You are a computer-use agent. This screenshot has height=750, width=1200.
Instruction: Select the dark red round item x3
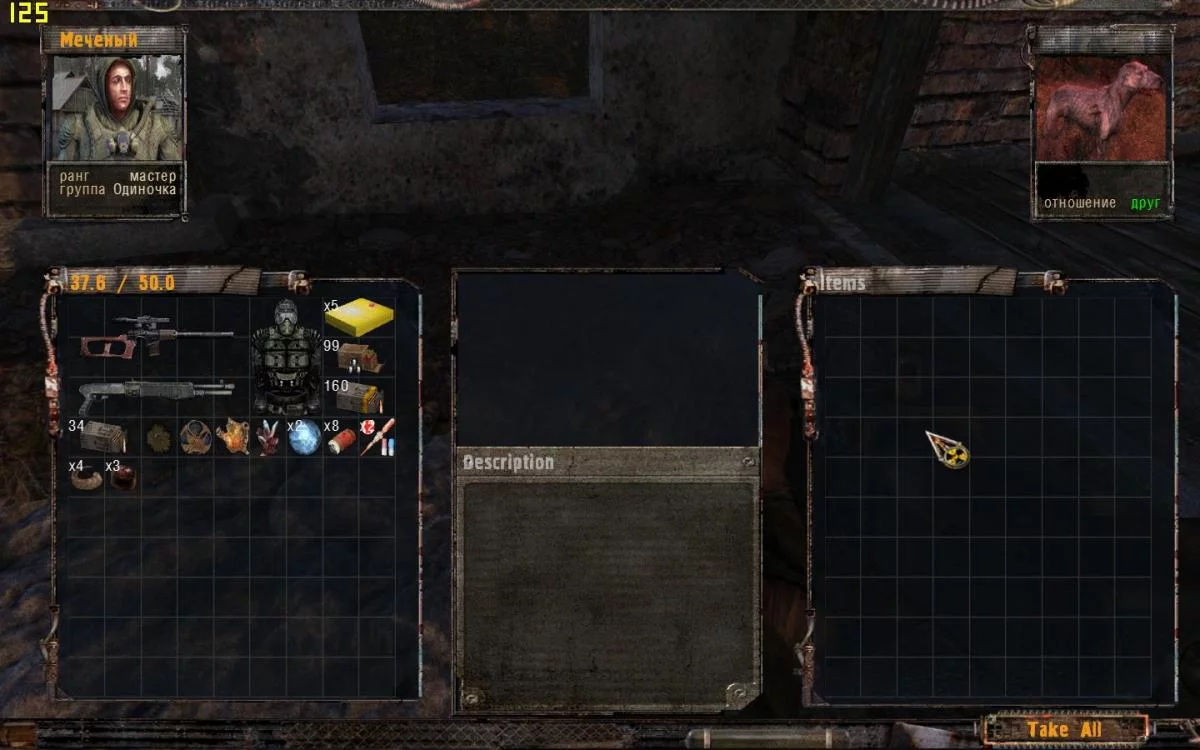pyautogui.click(x=123, y=477)
